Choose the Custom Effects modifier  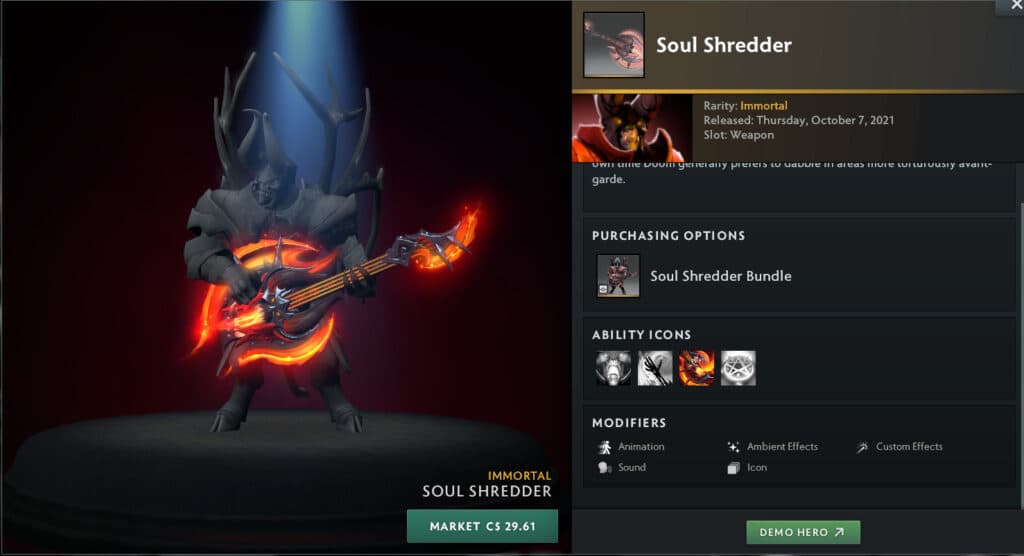[x=908, y=447]
